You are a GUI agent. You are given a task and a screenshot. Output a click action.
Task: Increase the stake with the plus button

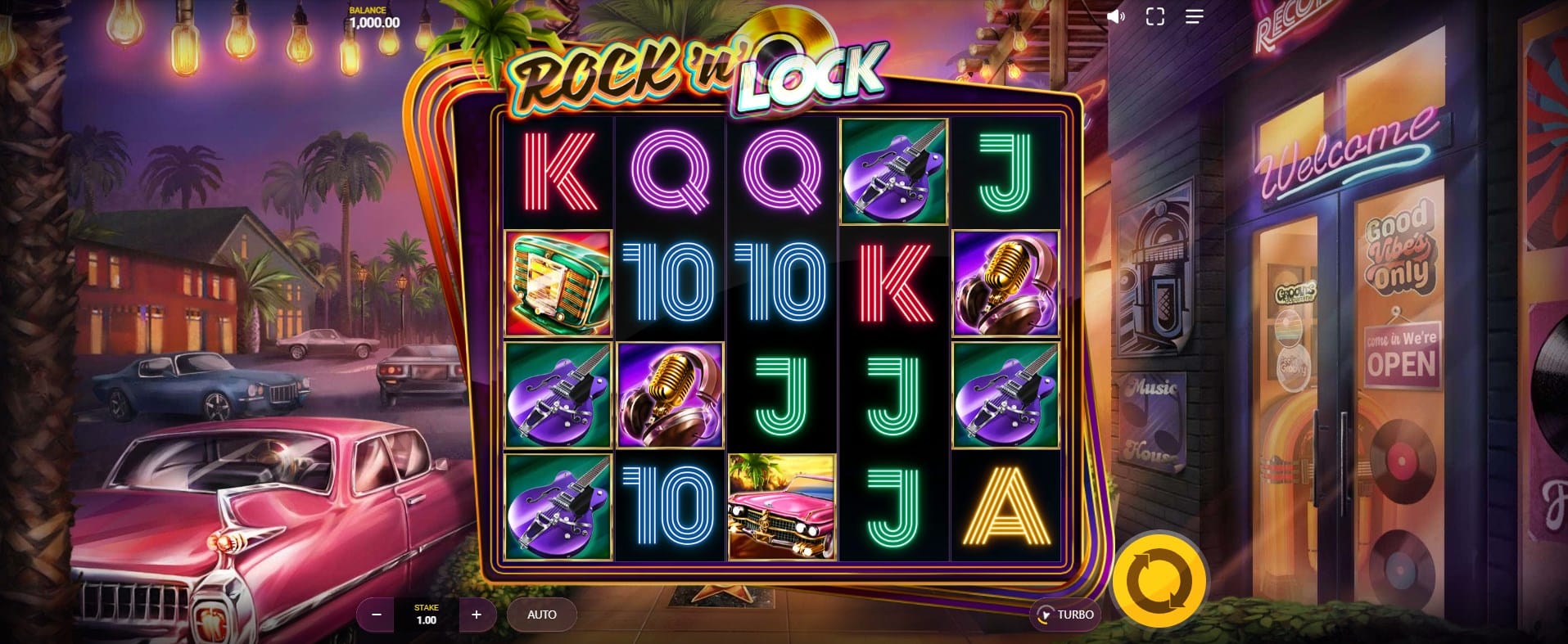[x=477, y=615]
